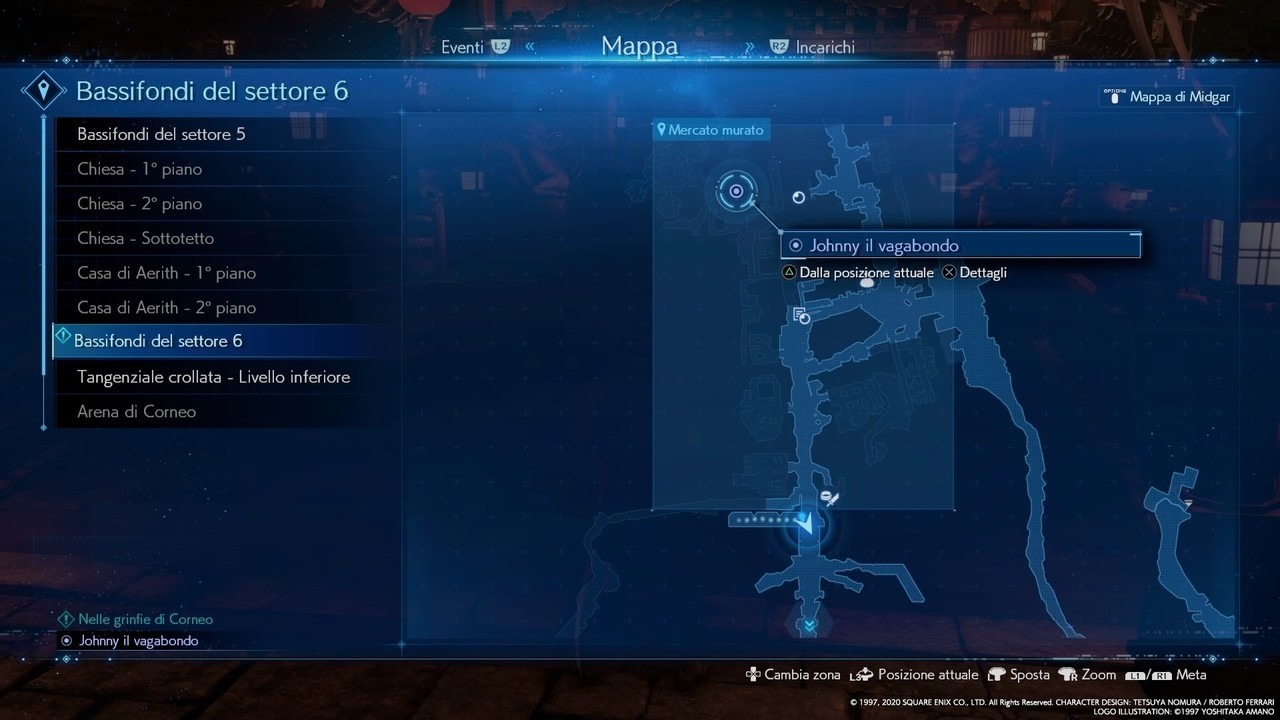The image size is (1280, 720).
Task: Select the Mercato murato location label
Action: [x=711, y=130]
